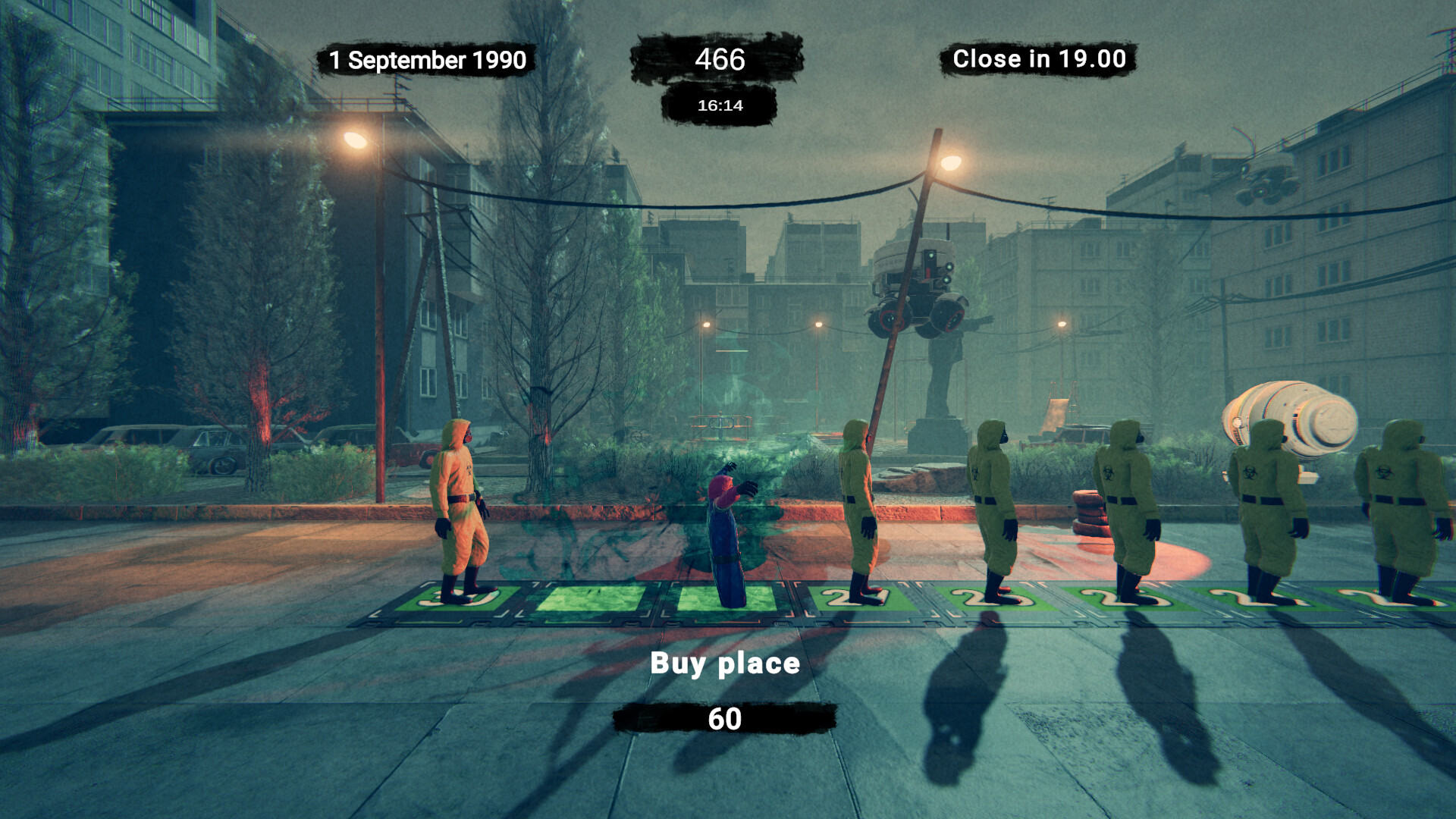Click the 1 September 1990 date label
Screen dimensions: 1456x819
427,61
